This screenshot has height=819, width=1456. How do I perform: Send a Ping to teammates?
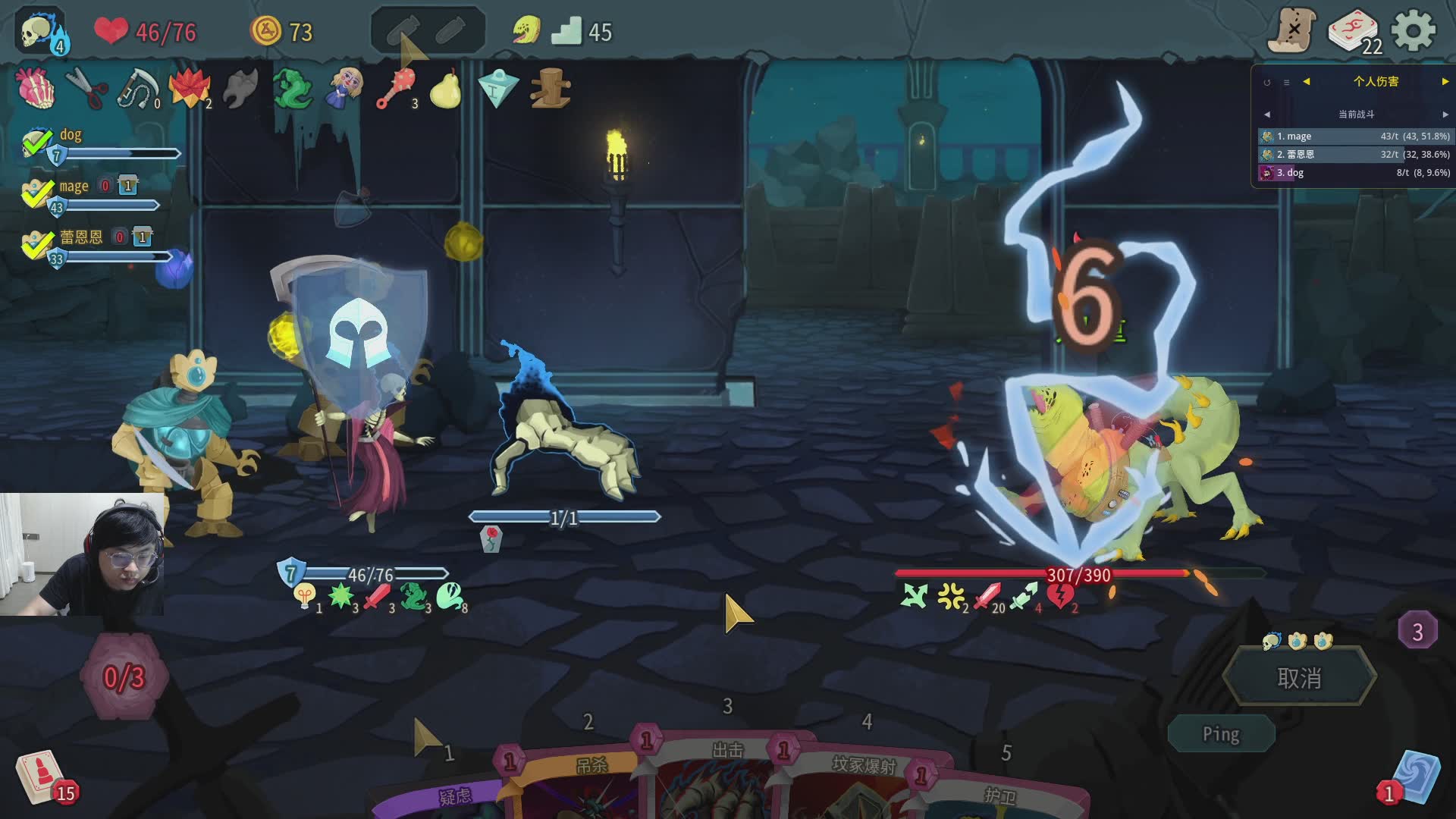tap(1220, 733)
